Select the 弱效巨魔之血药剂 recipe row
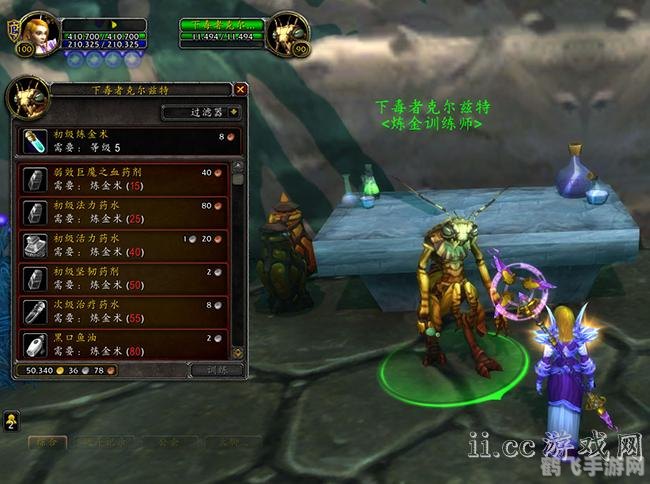 click(x=123, y=178)
